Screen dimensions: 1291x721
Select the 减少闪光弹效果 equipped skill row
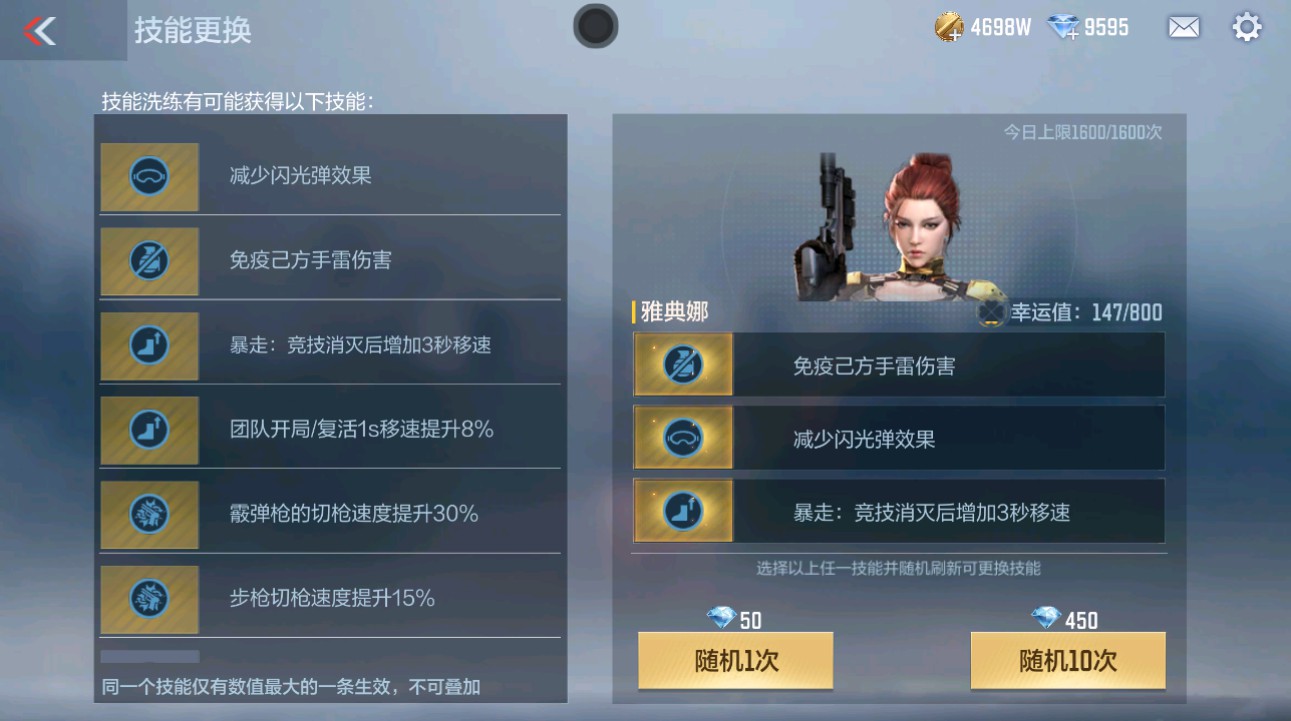pyautogui.click(x=898, y=437)
